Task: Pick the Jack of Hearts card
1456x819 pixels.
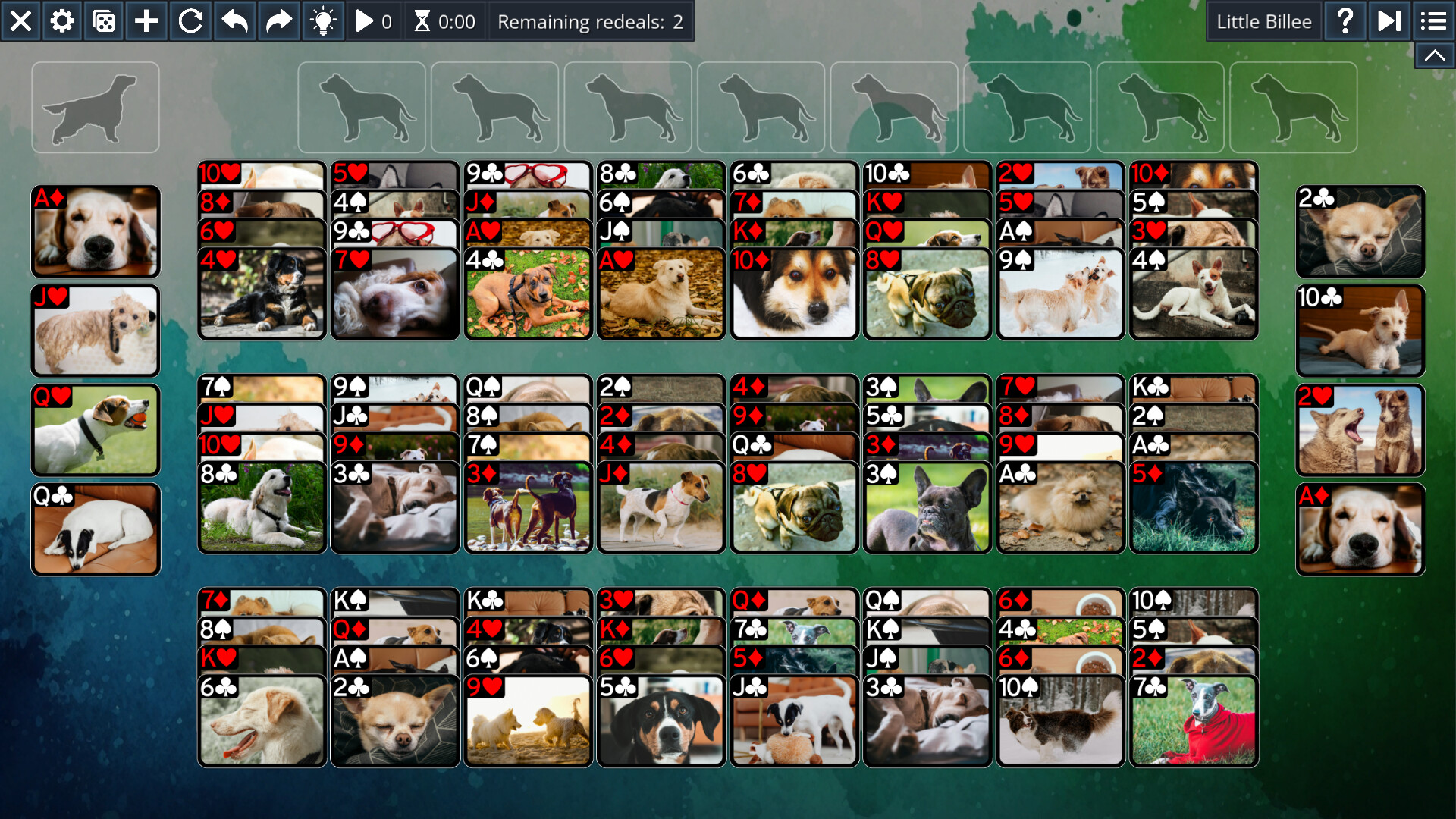Action: (96, 331)
